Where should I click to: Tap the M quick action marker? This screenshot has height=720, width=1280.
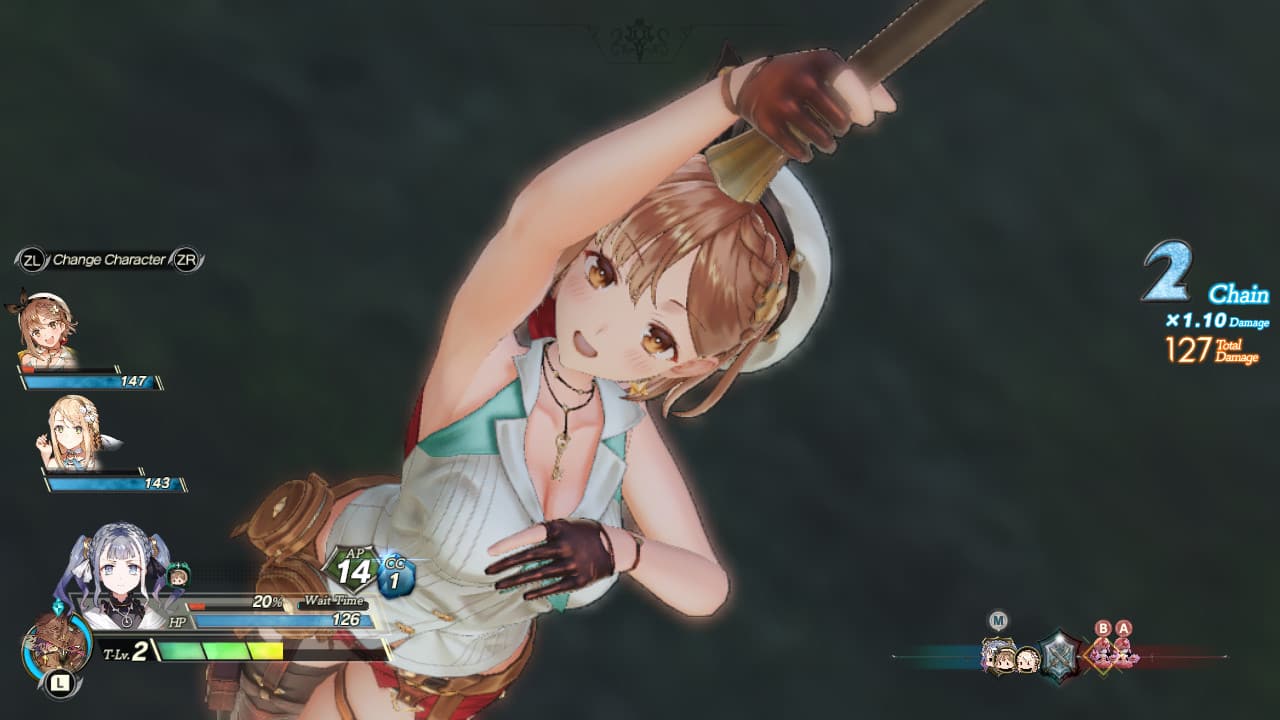pos(998,619)
